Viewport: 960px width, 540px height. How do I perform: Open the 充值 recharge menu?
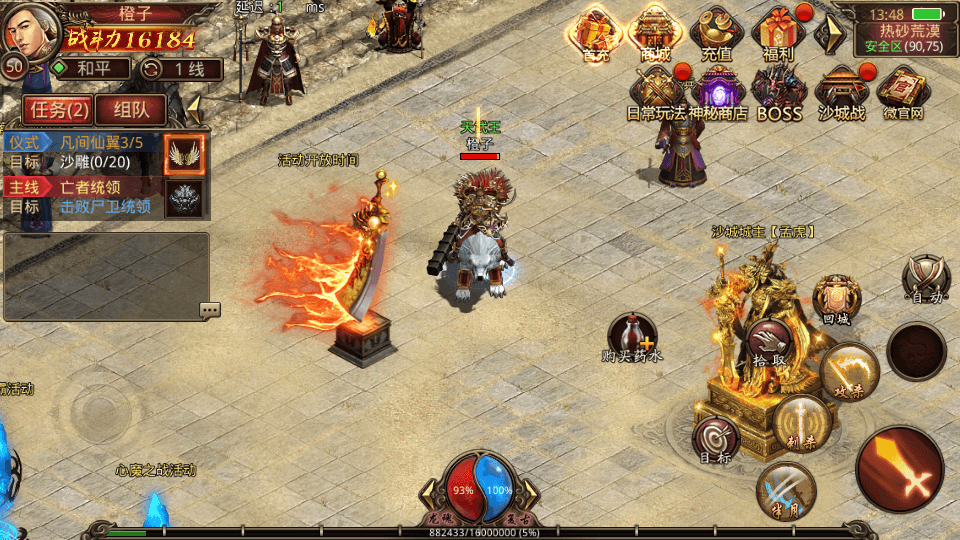pos(716,34)
